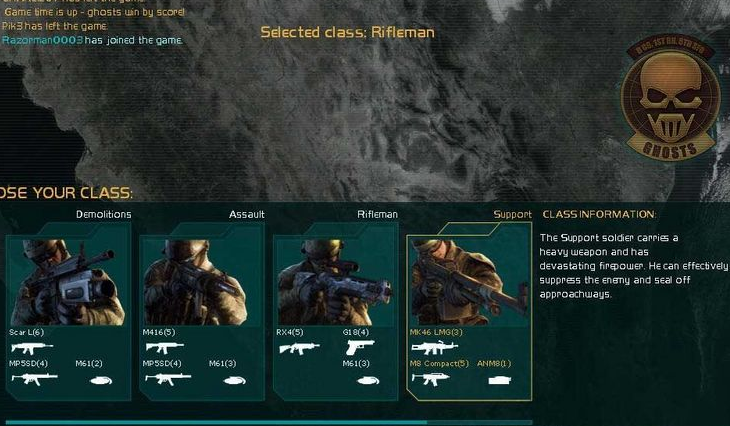Select the MK46 LMG weapon icon
The height and width of the screenshot is (426, 730).
coord(431,347)
